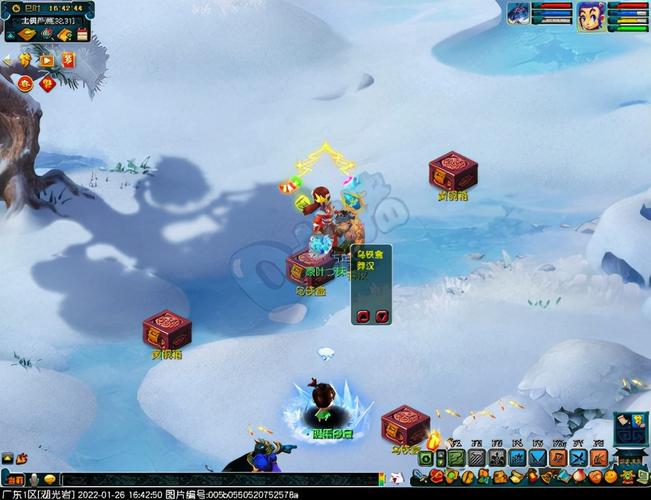This screenshot has width=651, height=500.
Task: Click the green circle button left of hotbar
Action: [x=427, y=458]
